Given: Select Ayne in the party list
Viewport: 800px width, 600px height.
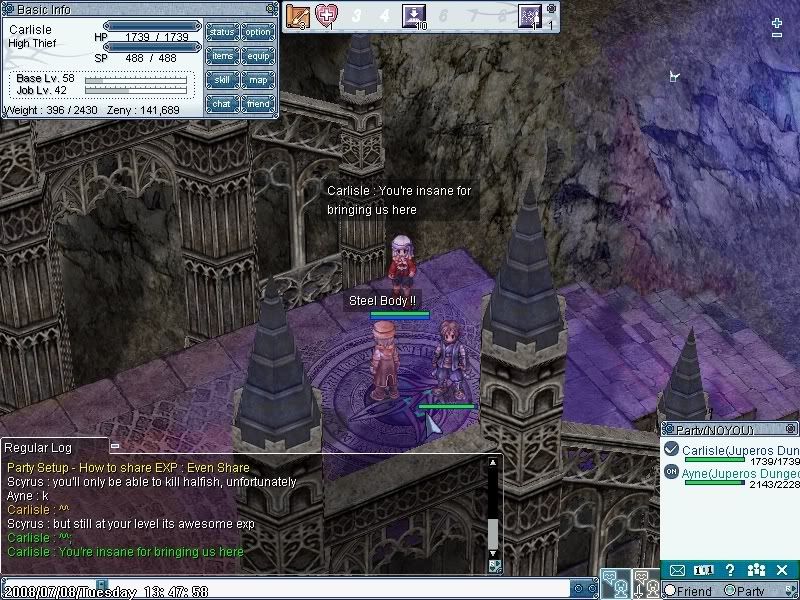Looking at the screenshot, I should pos(741,472).
